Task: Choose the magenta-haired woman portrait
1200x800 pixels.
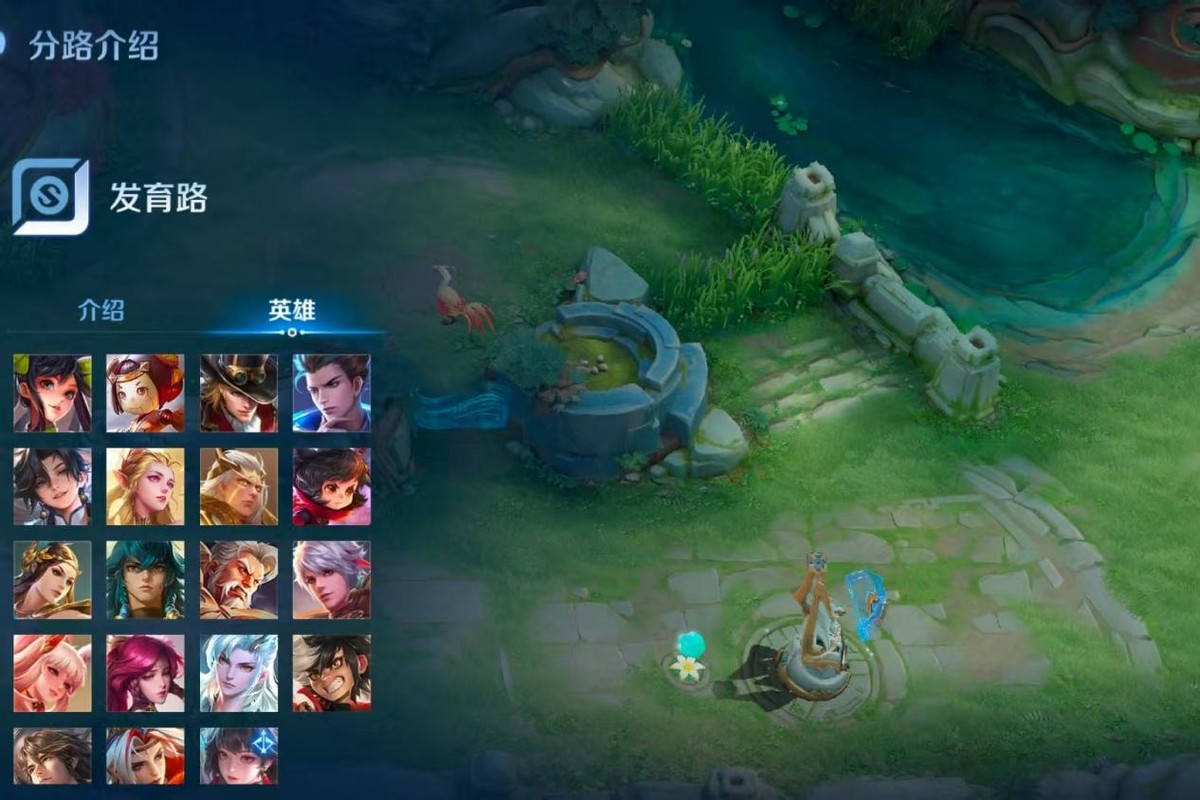Action: [145, 673]
